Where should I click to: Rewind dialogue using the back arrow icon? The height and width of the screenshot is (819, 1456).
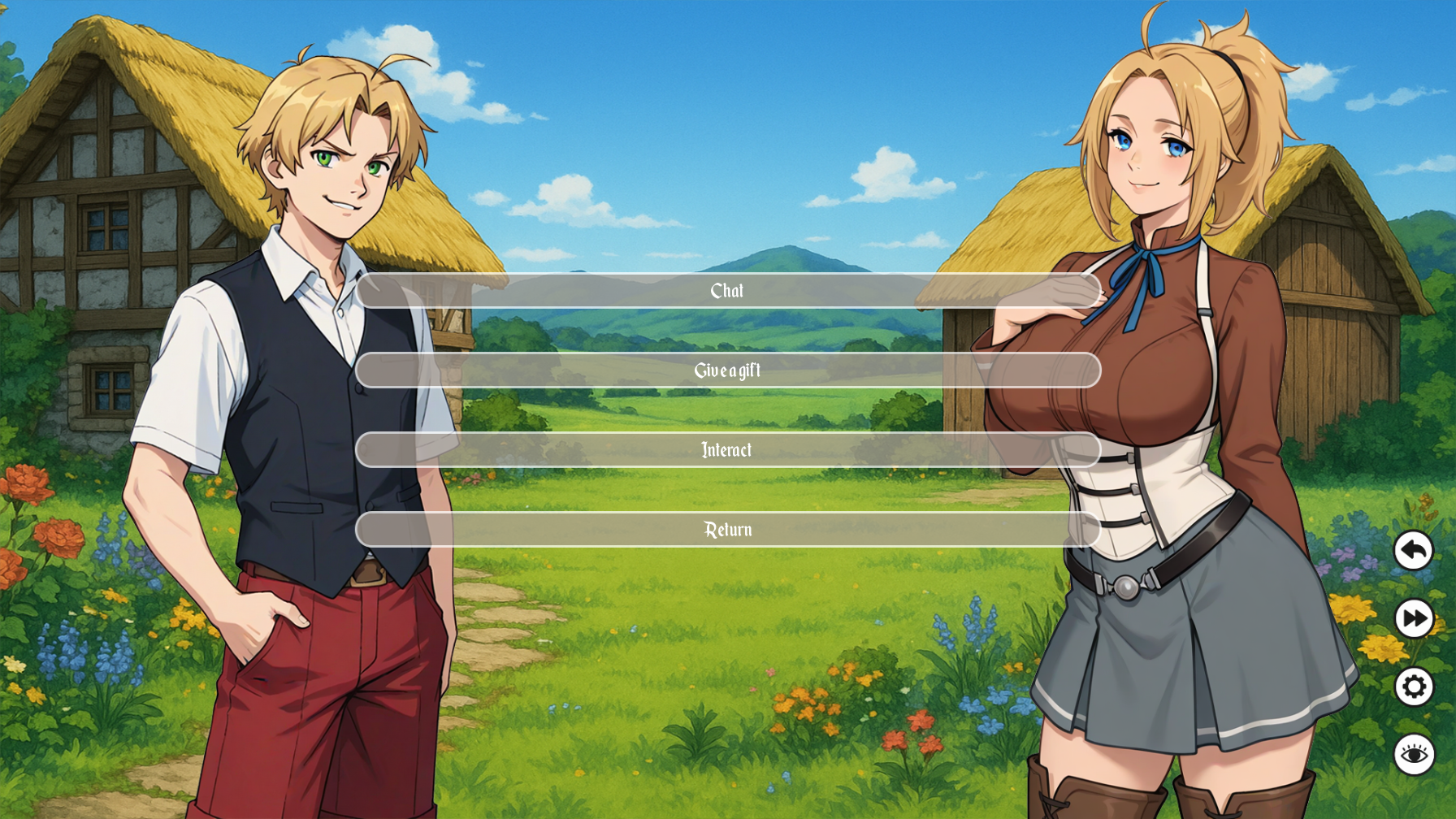coord(1414,552)
